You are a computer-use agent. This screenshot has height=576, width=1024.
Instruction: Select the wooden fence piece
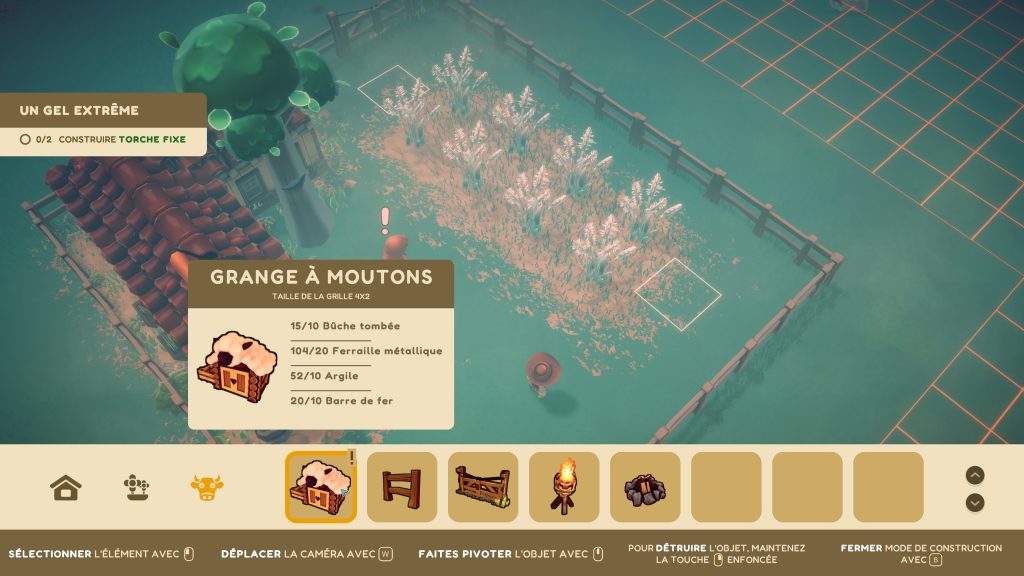pyautogui.click(x=402, y=487)
